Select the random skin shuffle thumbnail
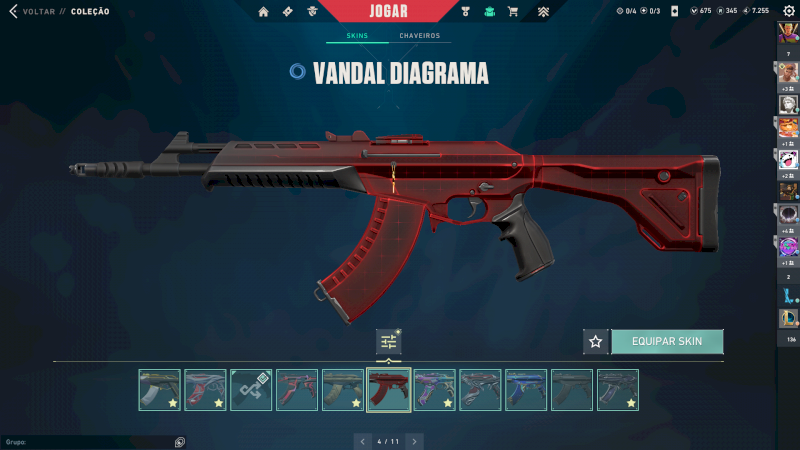The width and height of the screenshot is (800, 450). (251, 390)
